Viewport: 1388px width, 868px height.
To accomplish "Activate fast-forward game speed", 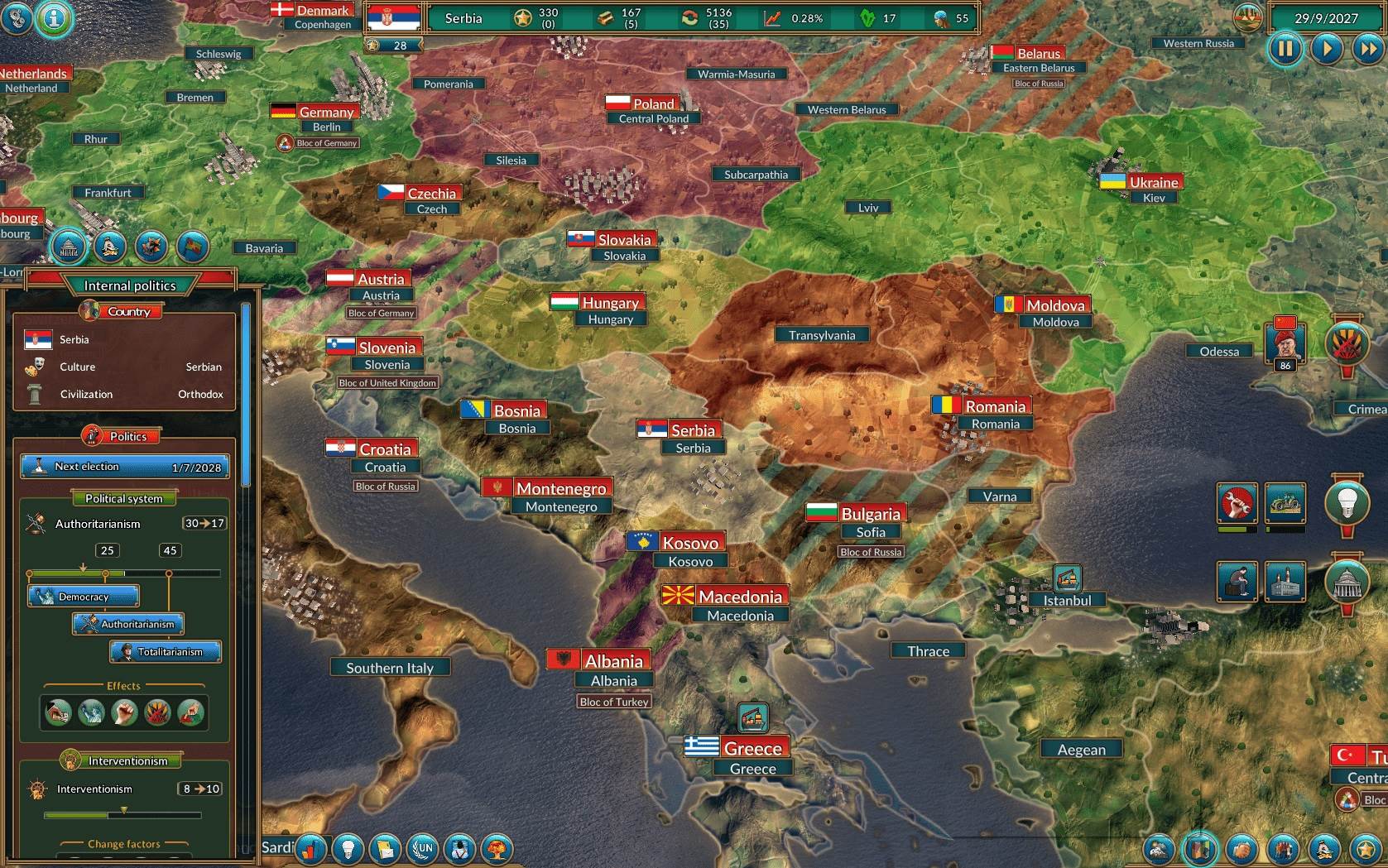I will click(1367, 49).
